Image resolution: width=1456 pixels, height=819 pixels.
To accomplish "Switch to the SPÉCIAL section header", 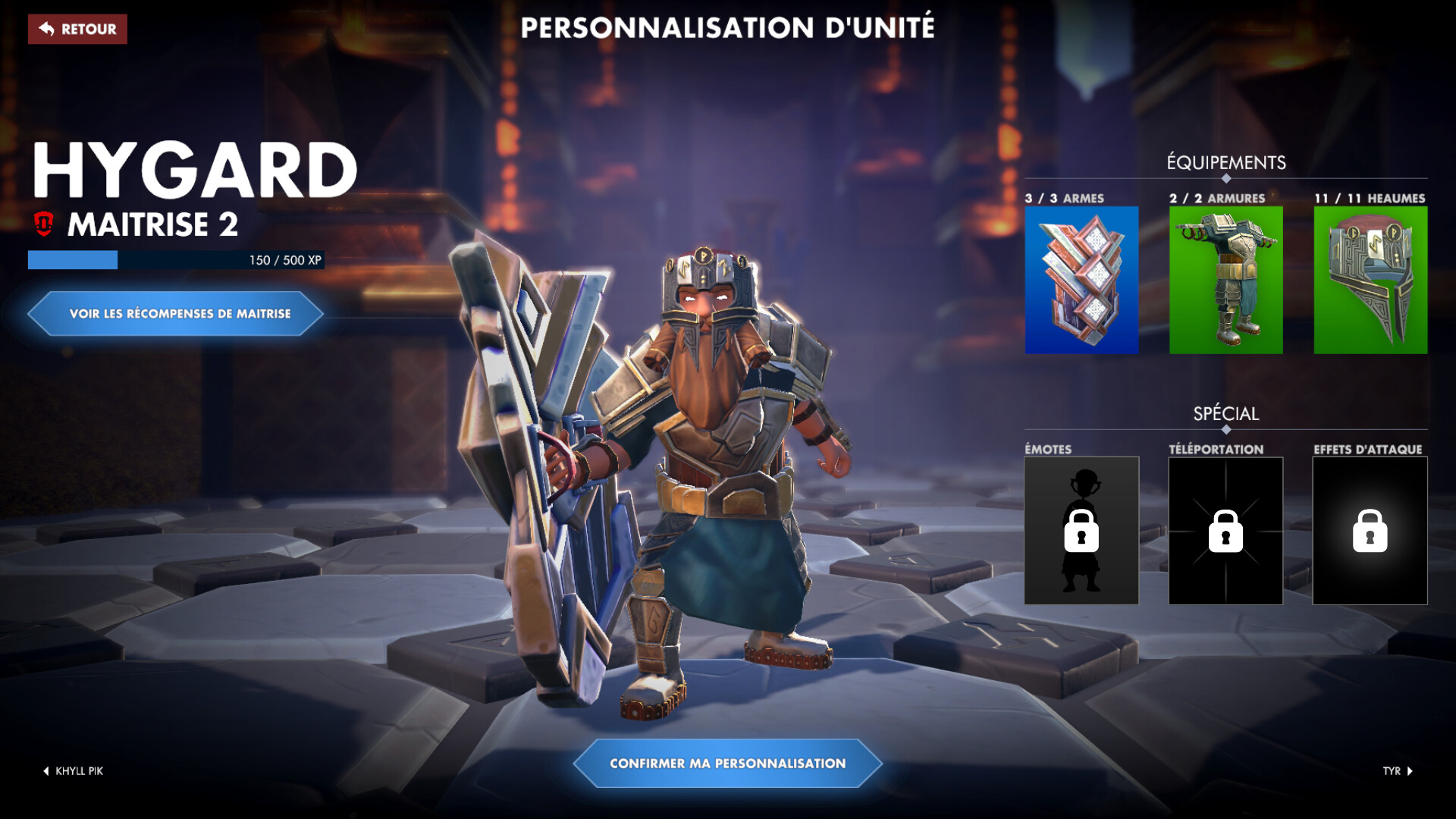I will tap(1225, 414).
